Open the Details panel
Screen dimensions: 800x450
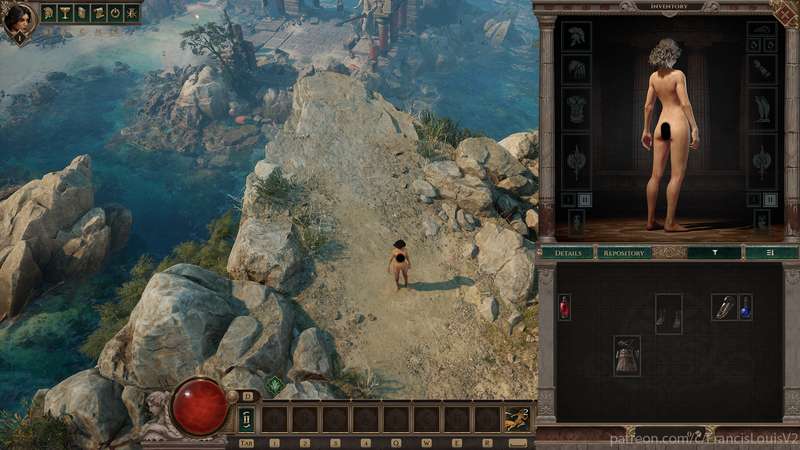pos(568,253)
